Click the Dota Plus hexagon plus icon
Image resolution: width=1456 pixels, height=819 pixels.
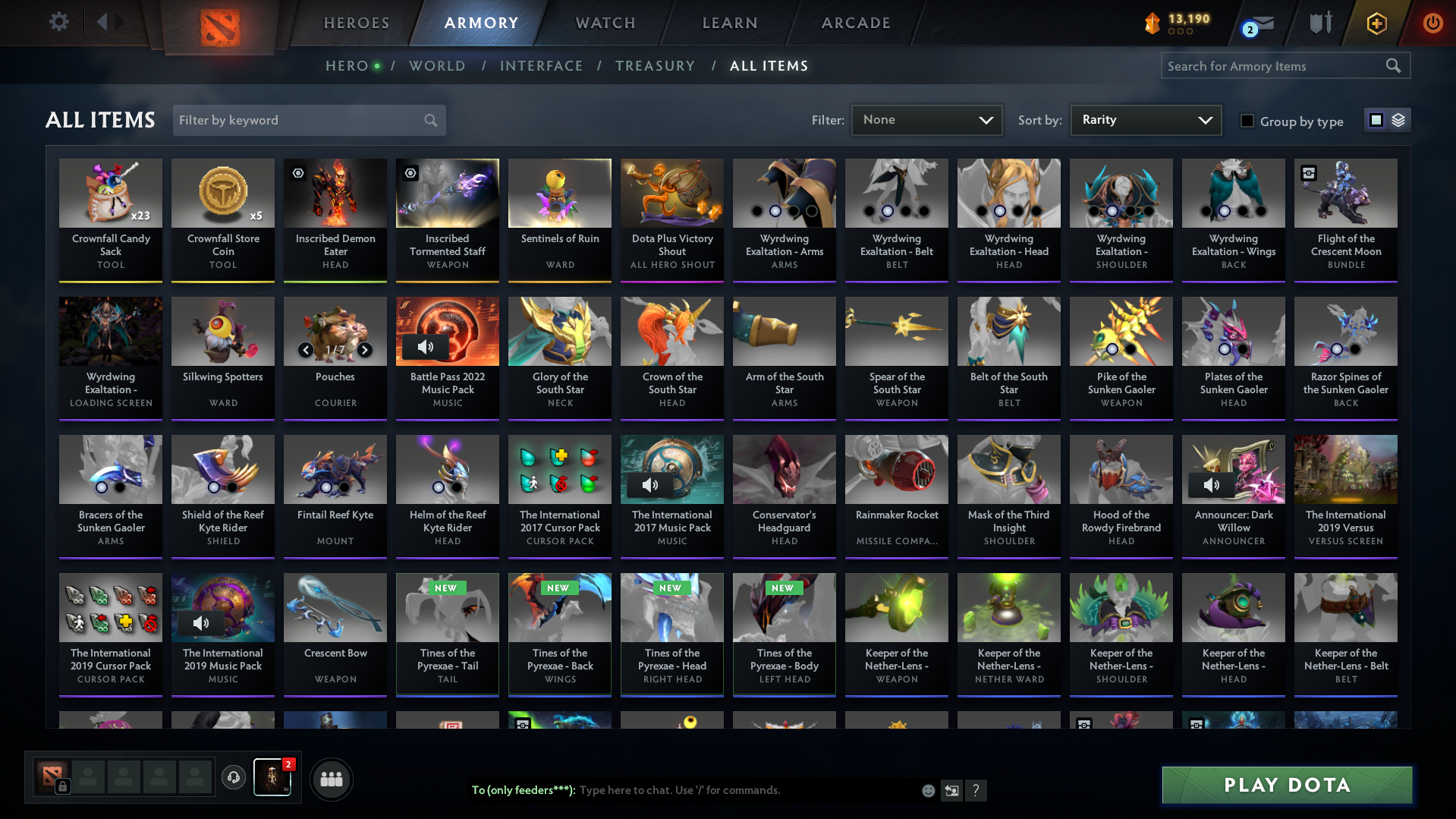click(x=1376, y=24)
